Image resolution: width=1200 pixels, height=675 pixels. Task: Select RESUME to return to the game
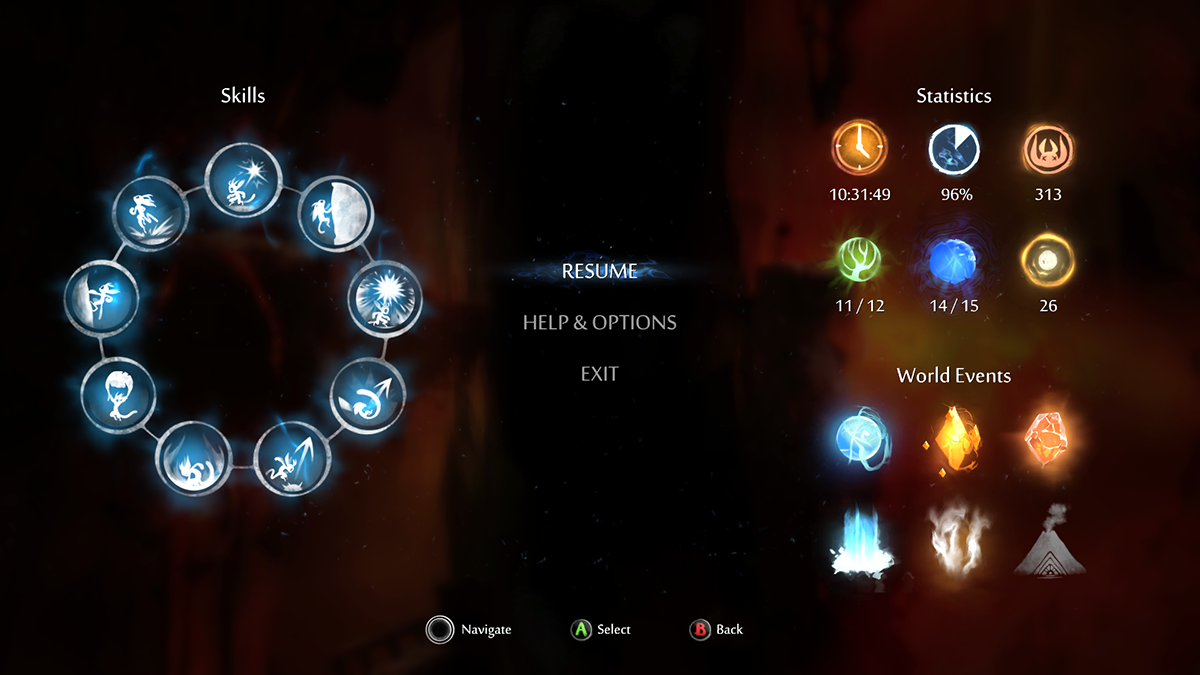coord(599,271)
